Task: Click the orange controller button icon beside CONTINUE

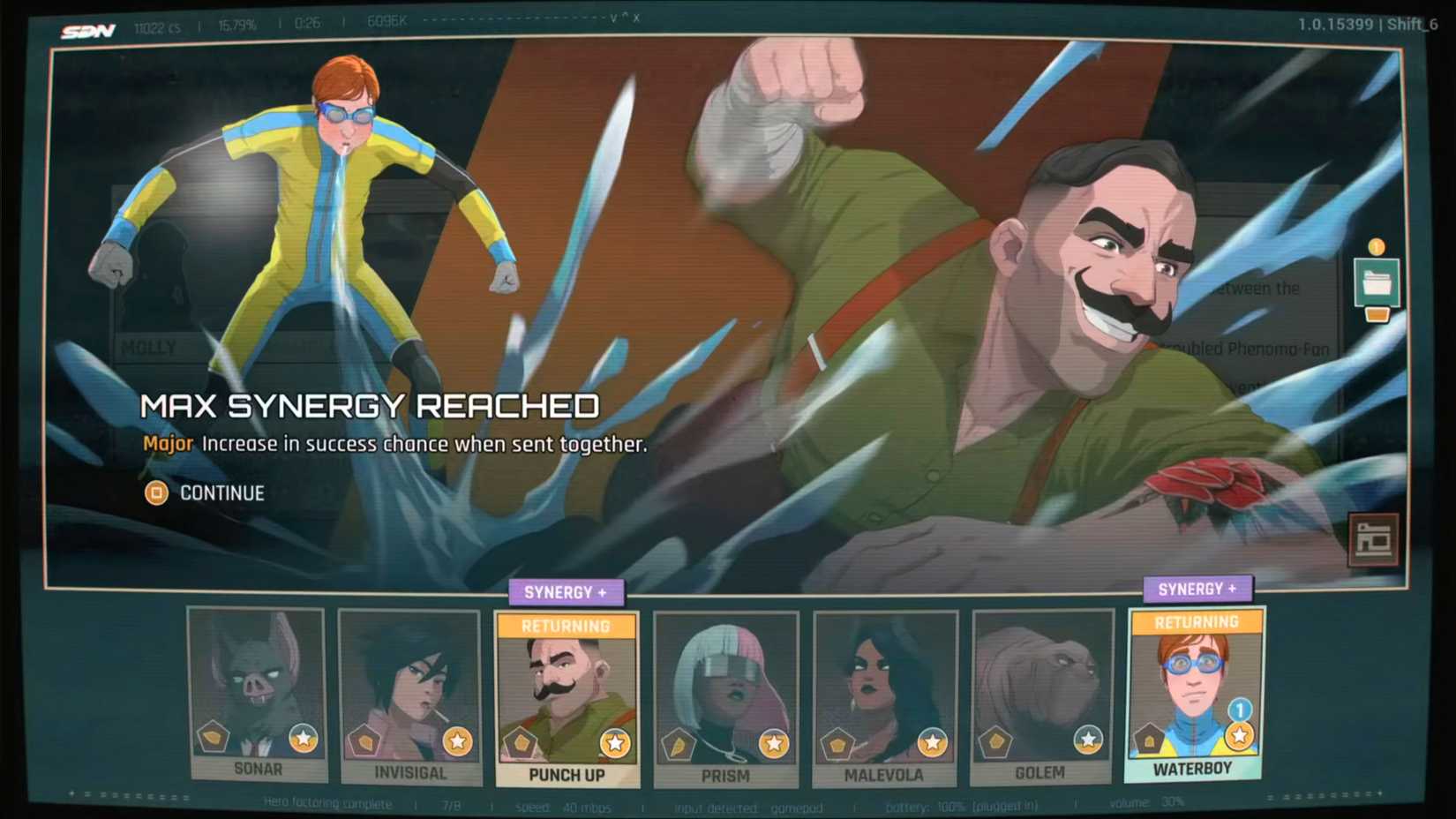Action: [x=155, y=493]
